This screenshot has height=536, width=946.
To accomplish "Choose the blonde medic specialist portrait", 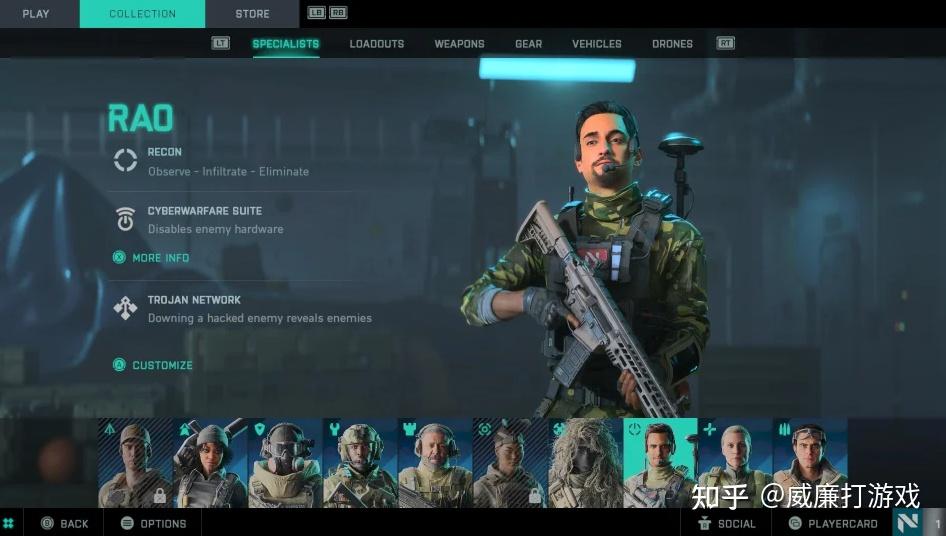I will coord(735,463).
